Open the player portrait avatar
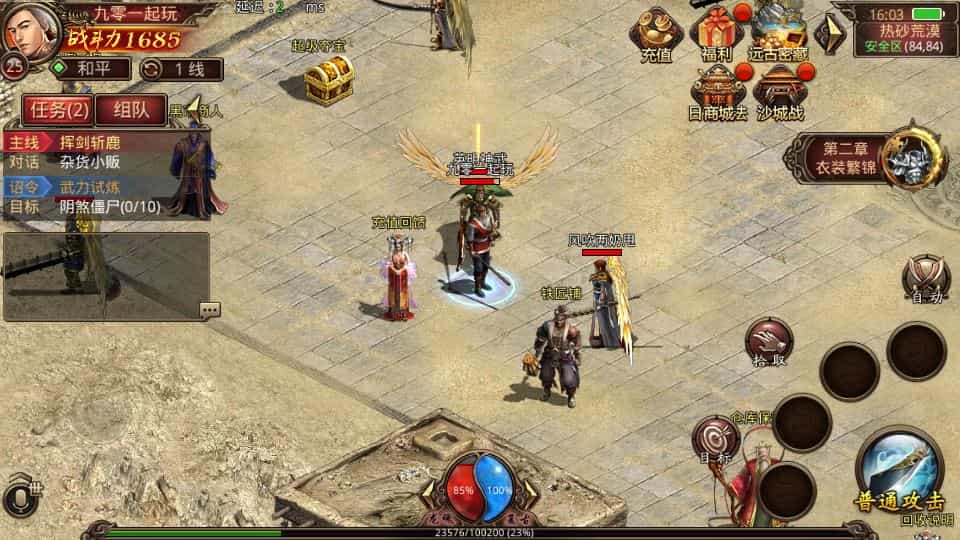The height and width of the screenshot is (540, 960). point(28,32)
